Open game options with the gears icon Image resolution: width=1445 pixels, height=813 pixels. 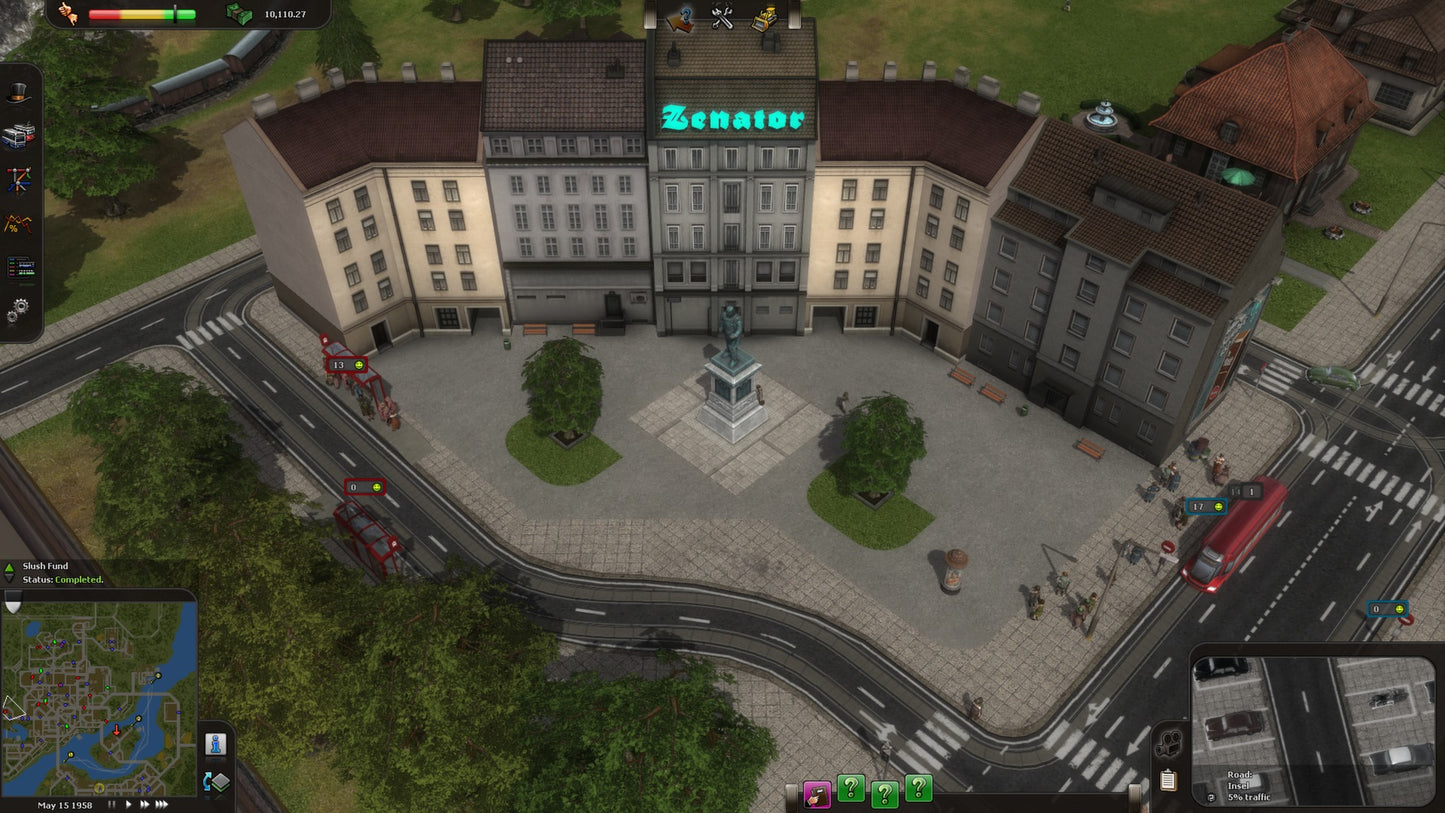coord(19,309)
